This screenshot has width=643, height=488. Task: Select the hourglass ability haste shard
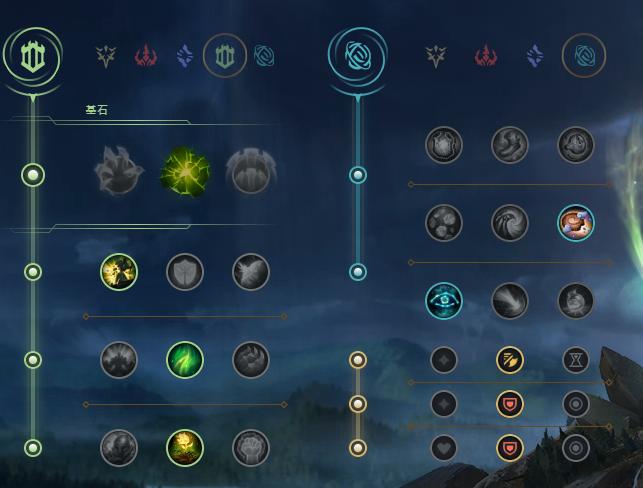coord(576,360)
